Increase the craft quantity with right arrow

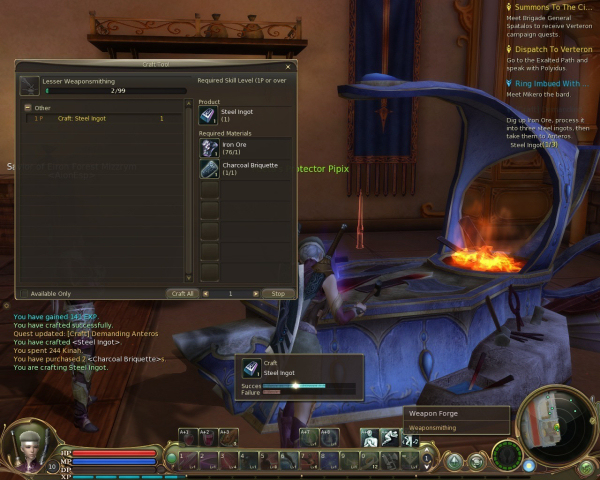[x=254, y=294]
